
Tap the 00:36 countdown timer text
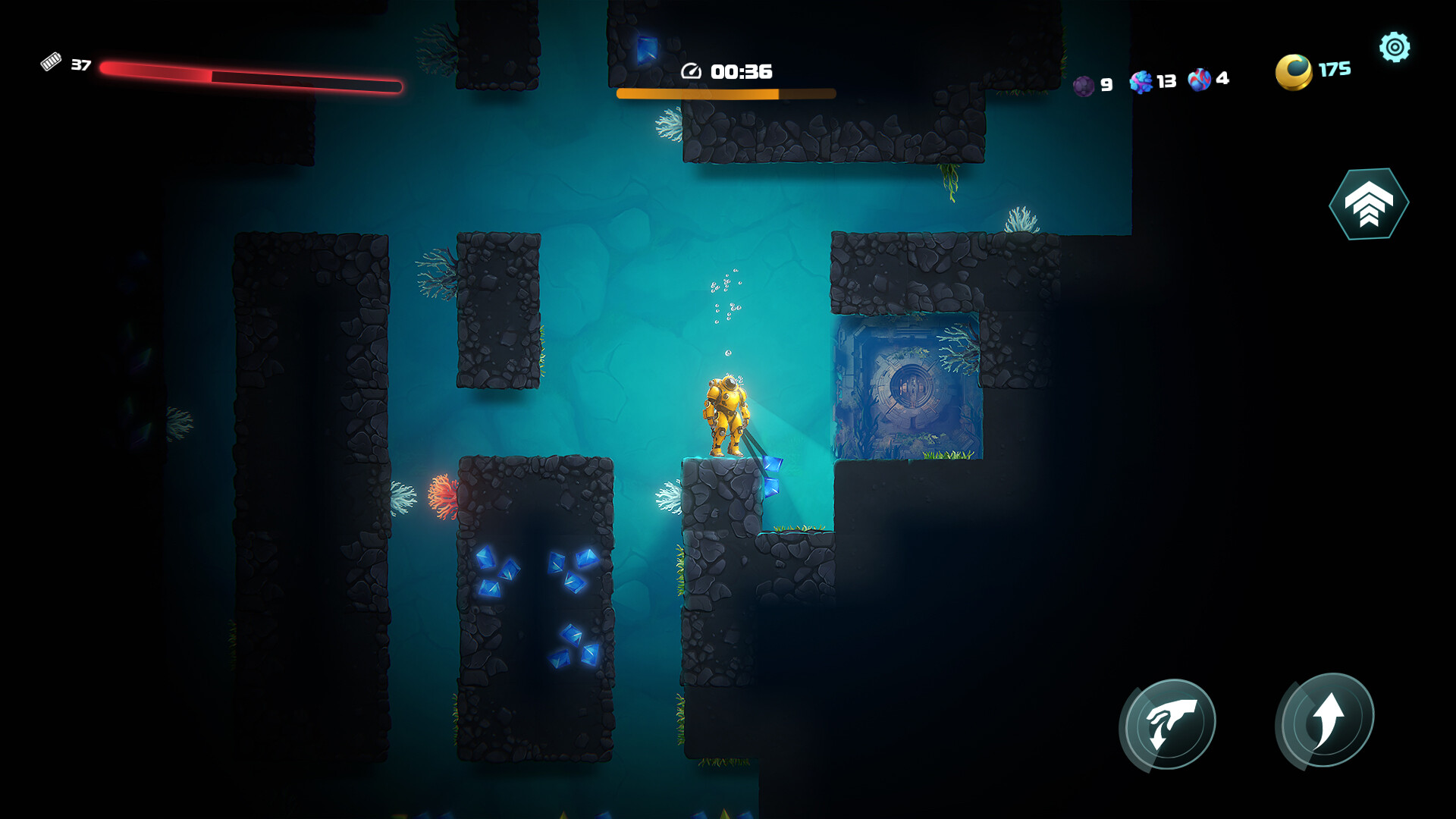(739, 71)
